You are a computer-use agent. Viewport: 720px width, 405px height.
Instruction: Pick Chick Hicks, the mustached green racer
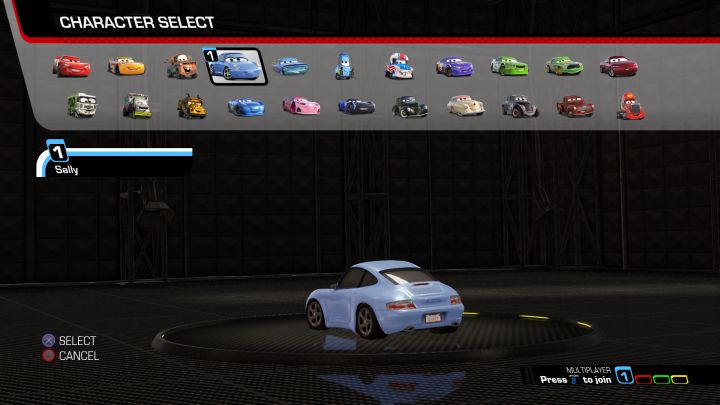pos(563,66)
